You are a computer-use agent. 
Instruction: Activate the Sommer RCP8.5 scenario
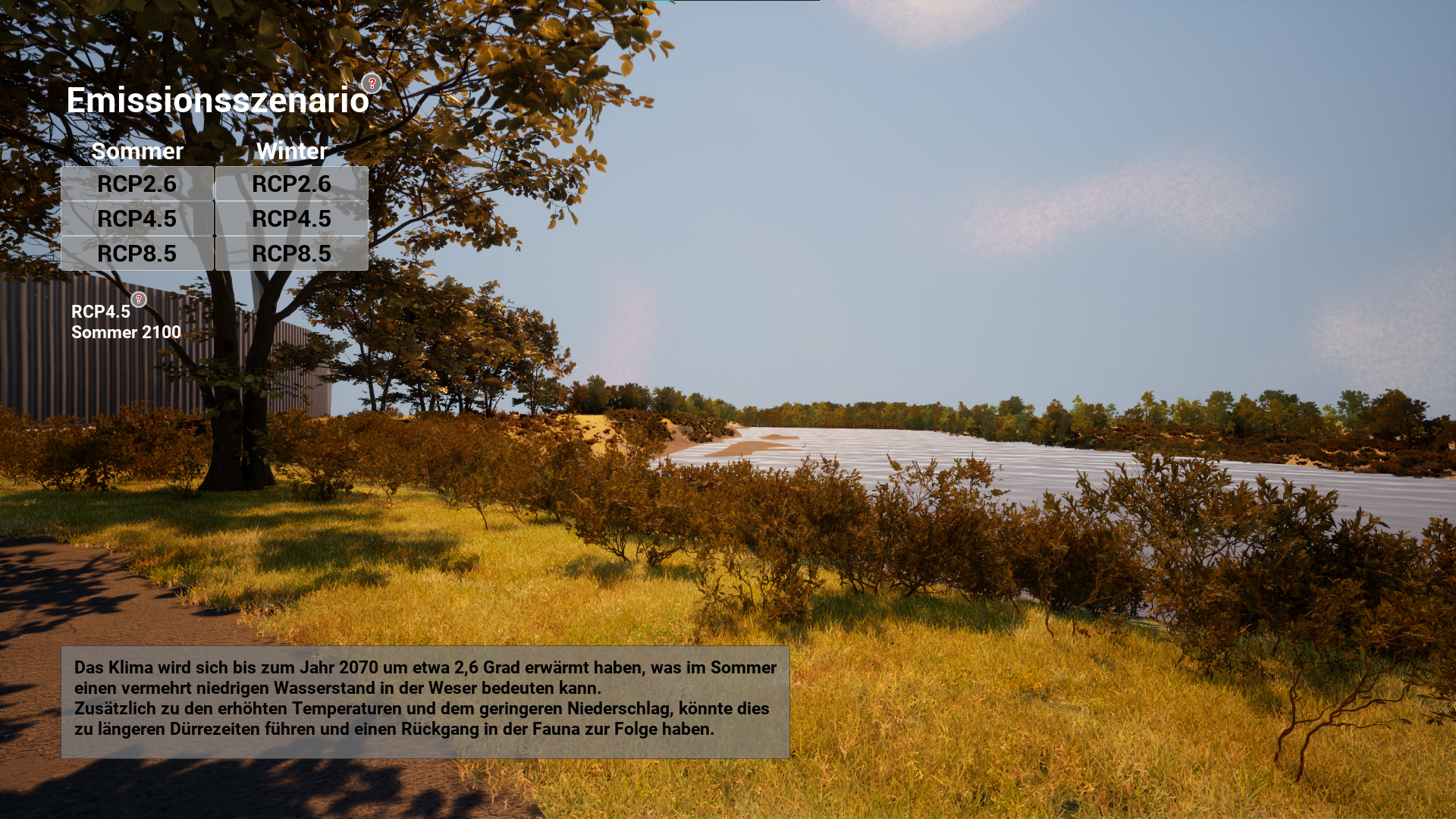click(137, 253)
